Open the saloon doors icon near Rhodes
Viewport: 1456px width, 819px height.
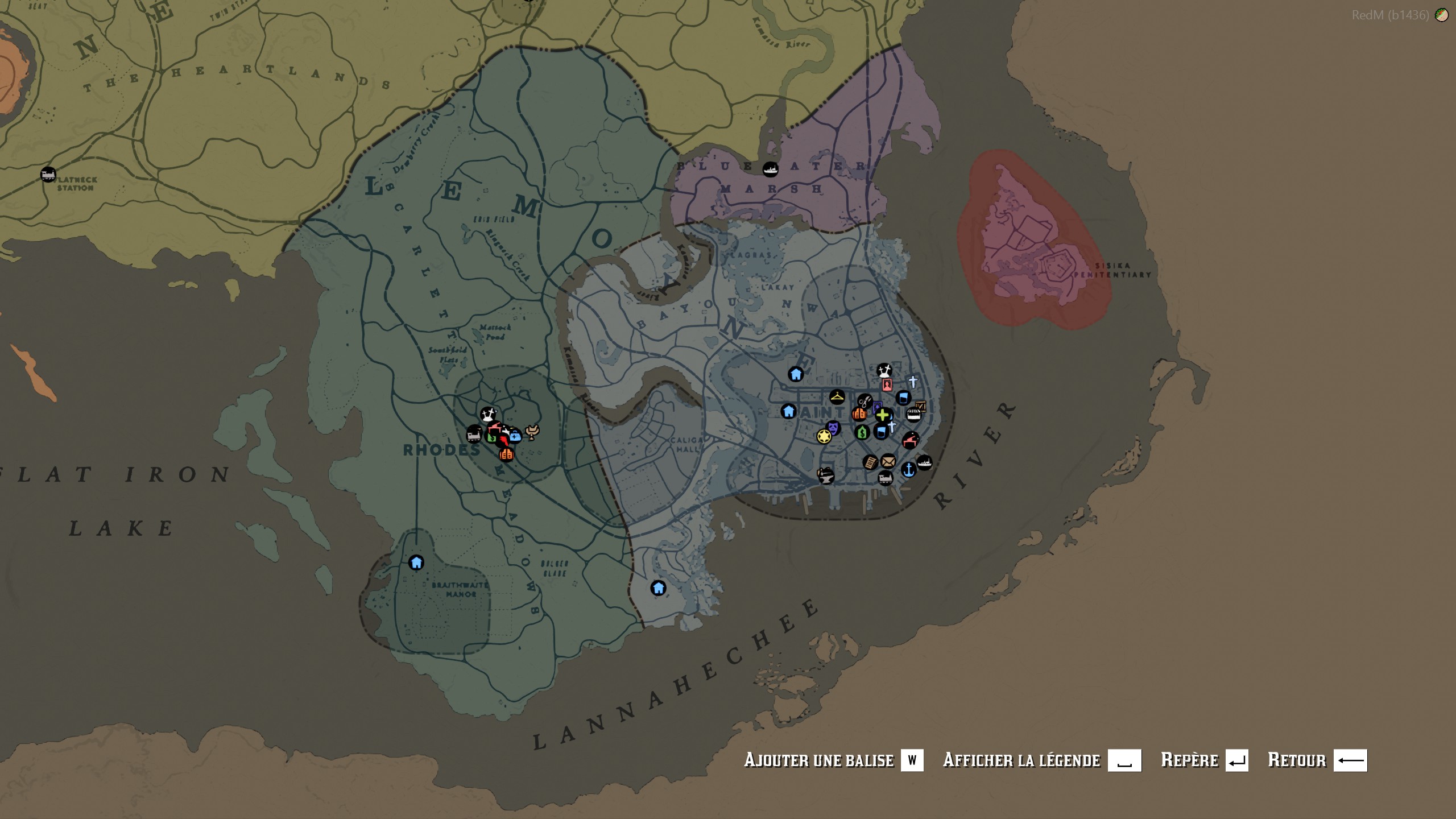click(507, 454)
